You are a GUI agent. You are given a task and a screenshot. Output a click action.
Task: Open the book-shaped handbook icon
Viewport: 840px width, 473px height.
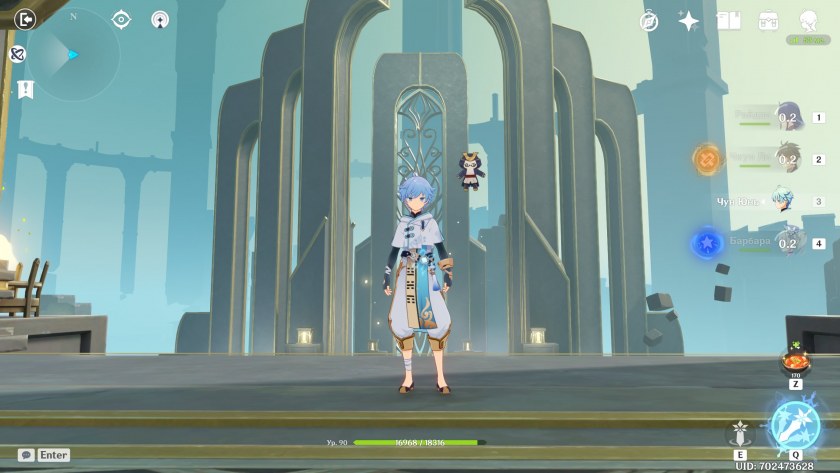click(x=728, y=21)
